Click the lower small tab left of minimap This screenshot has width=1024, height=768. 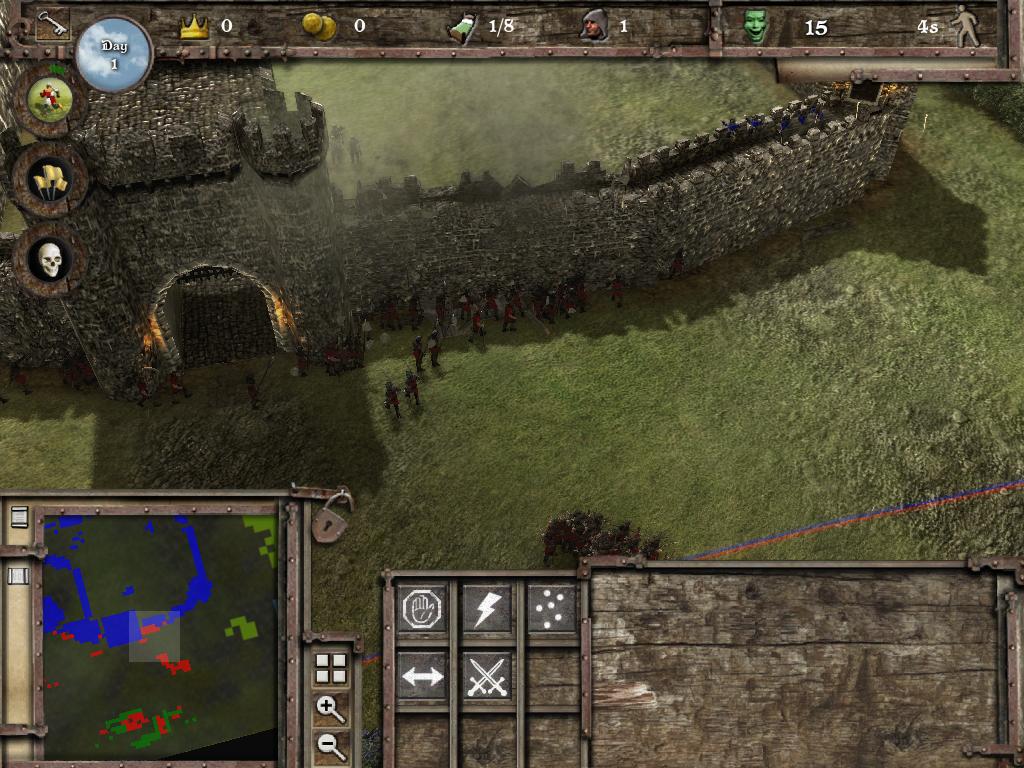[x=19, y=575]
